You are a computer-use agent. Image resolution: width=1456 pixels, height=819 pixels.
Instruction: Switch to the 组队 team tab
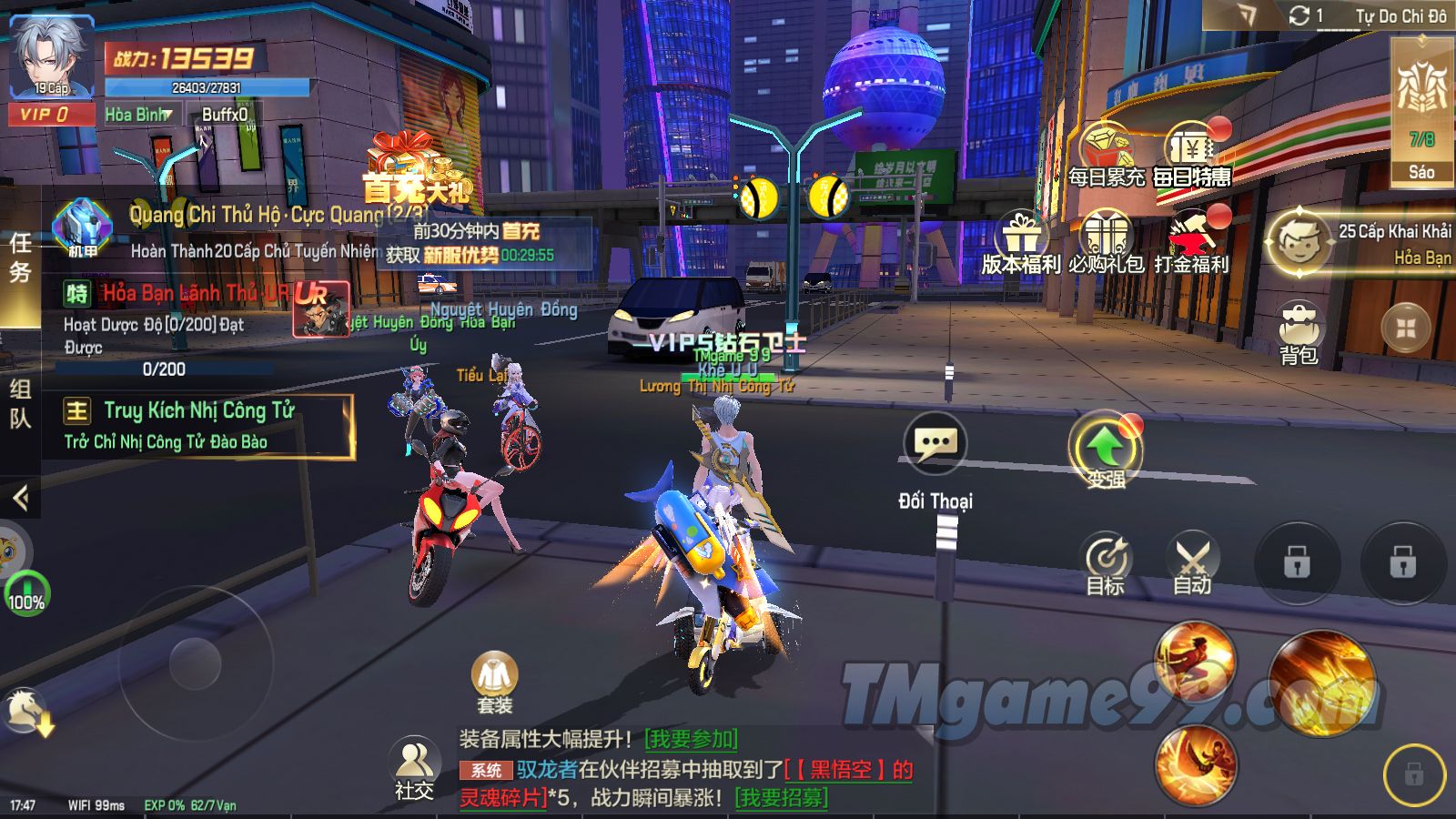20,403
